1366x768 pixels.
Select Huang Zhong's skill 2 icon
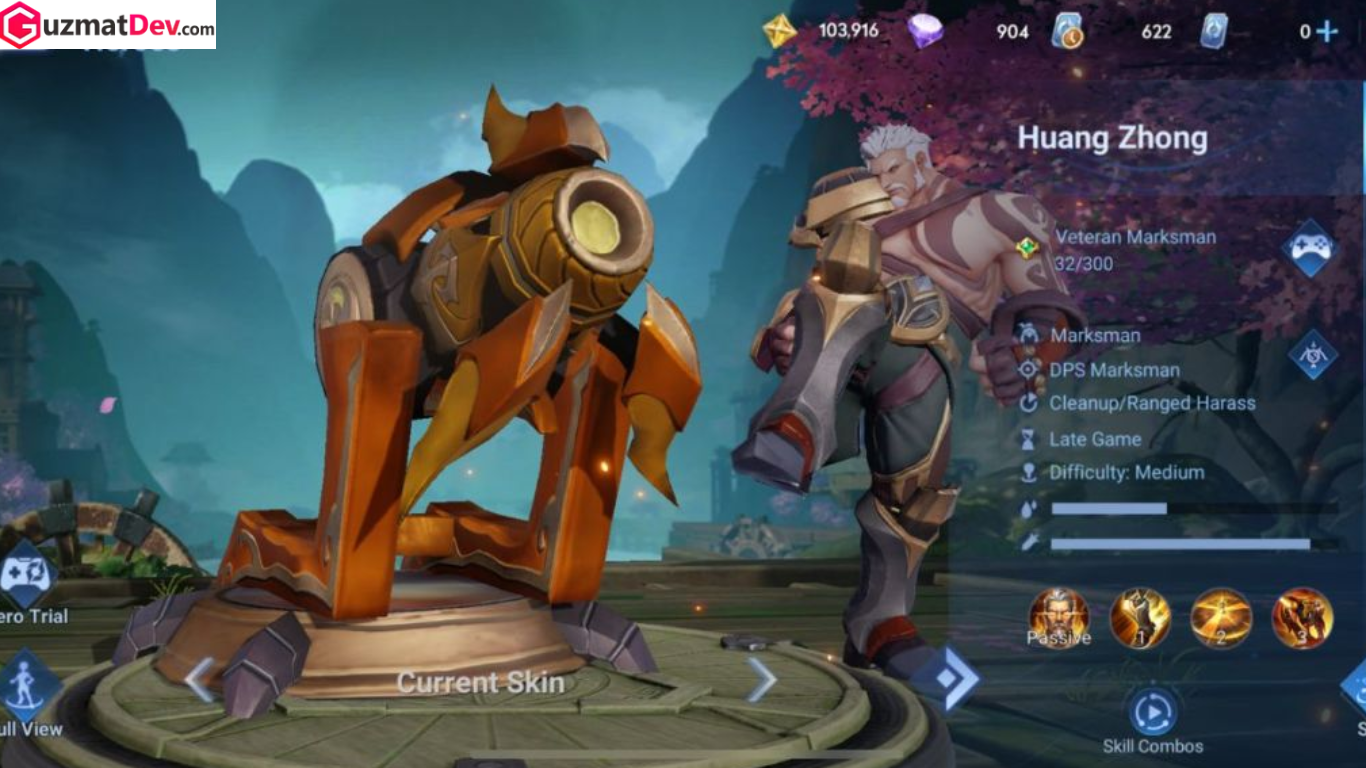pos(1221,618)
